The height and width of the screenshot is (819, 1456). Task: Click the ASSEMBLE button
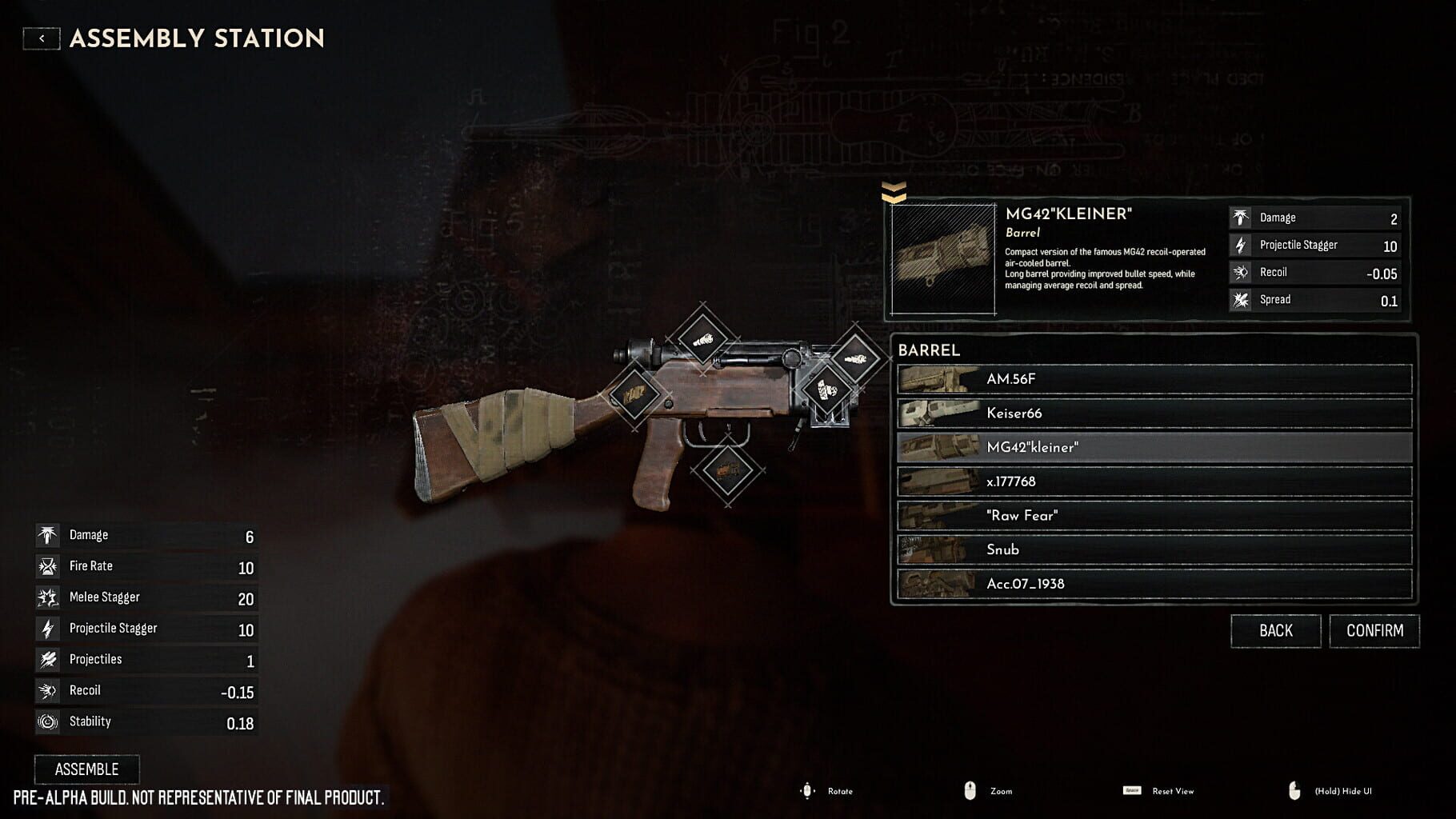(x=85, y=769)
